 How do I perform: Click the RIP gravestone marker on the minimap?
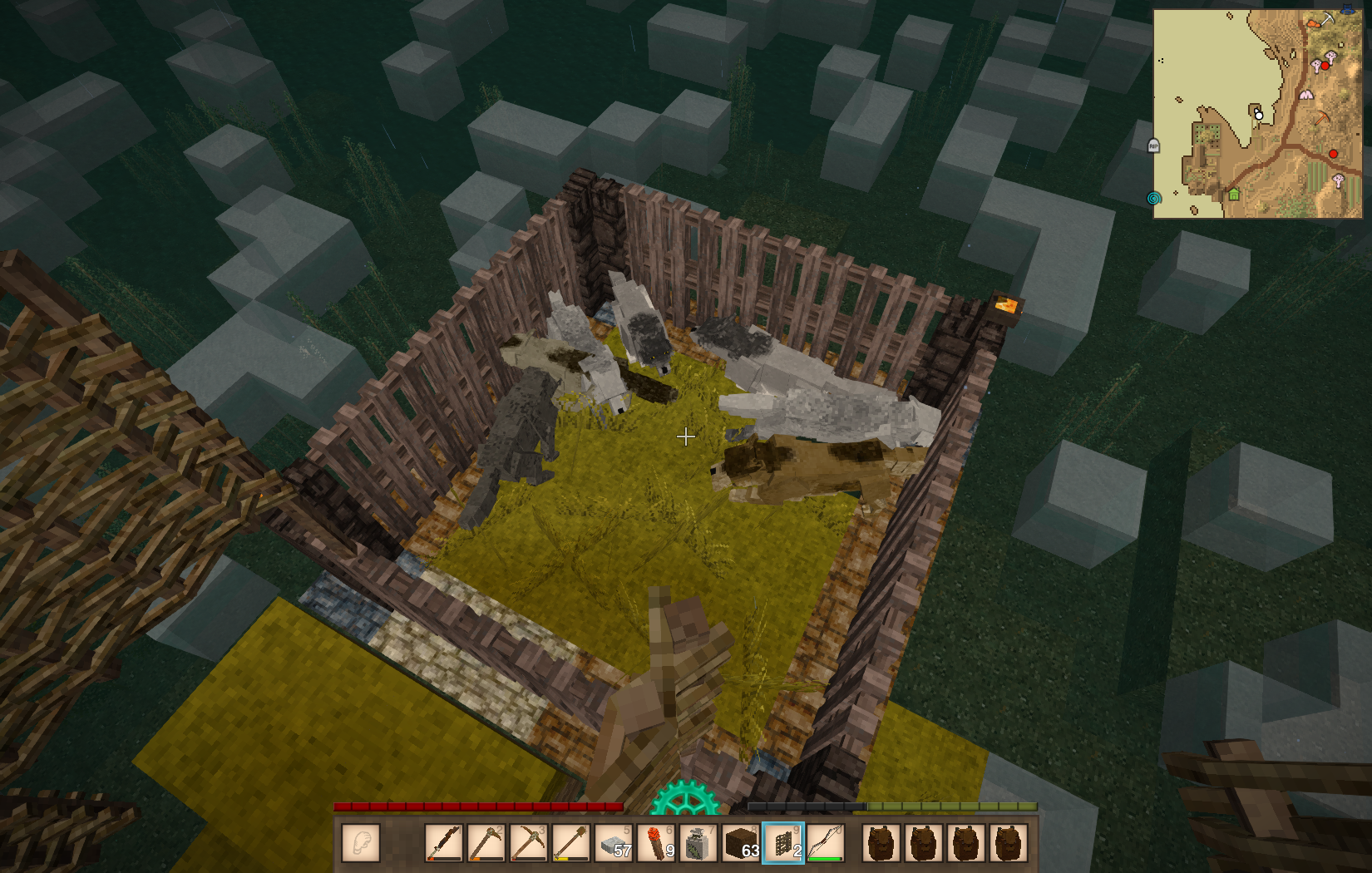[x=1153, y=146]
